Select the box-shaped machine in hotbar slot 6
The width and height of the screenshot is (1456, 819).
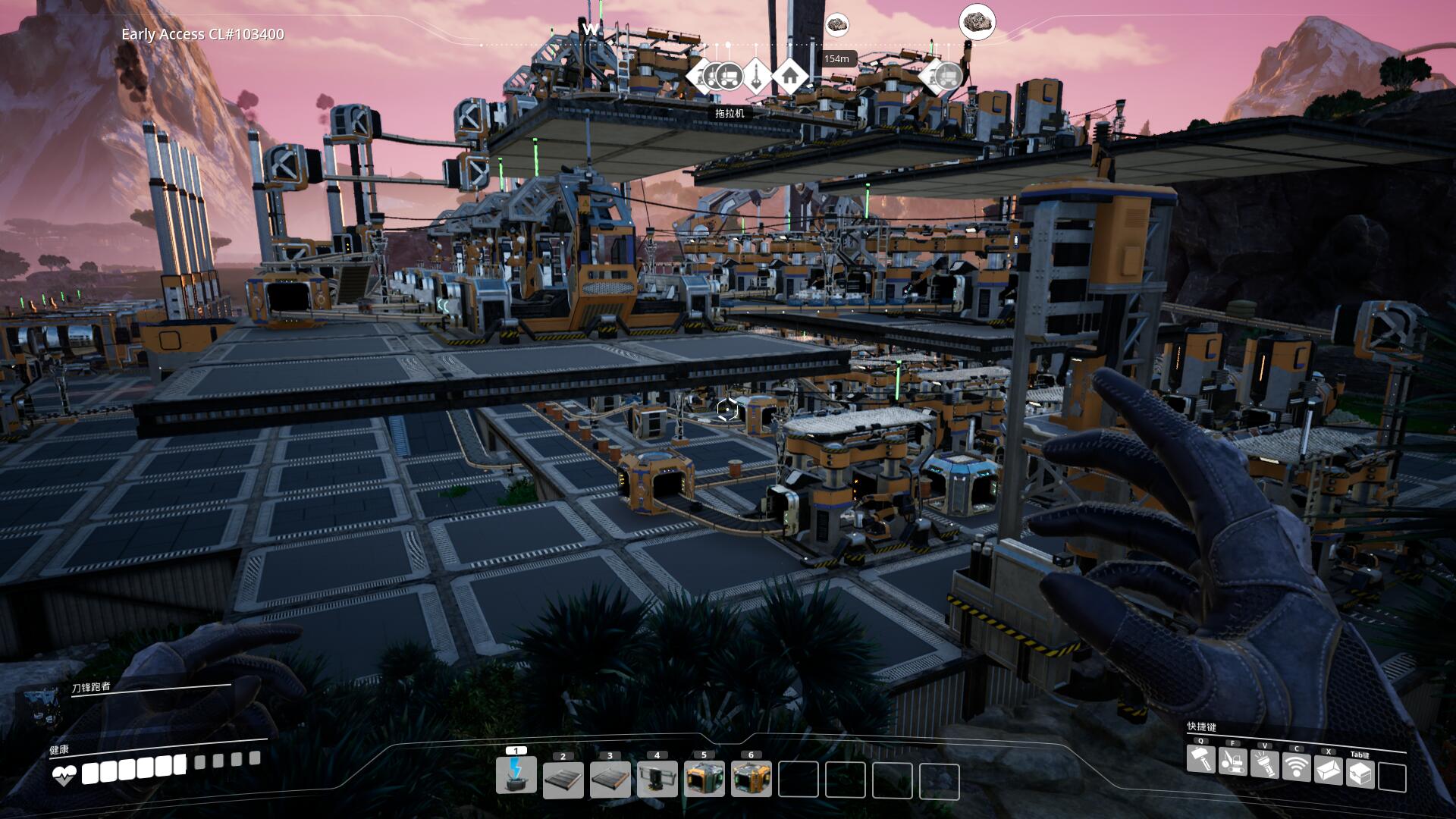tap(752, 780)
